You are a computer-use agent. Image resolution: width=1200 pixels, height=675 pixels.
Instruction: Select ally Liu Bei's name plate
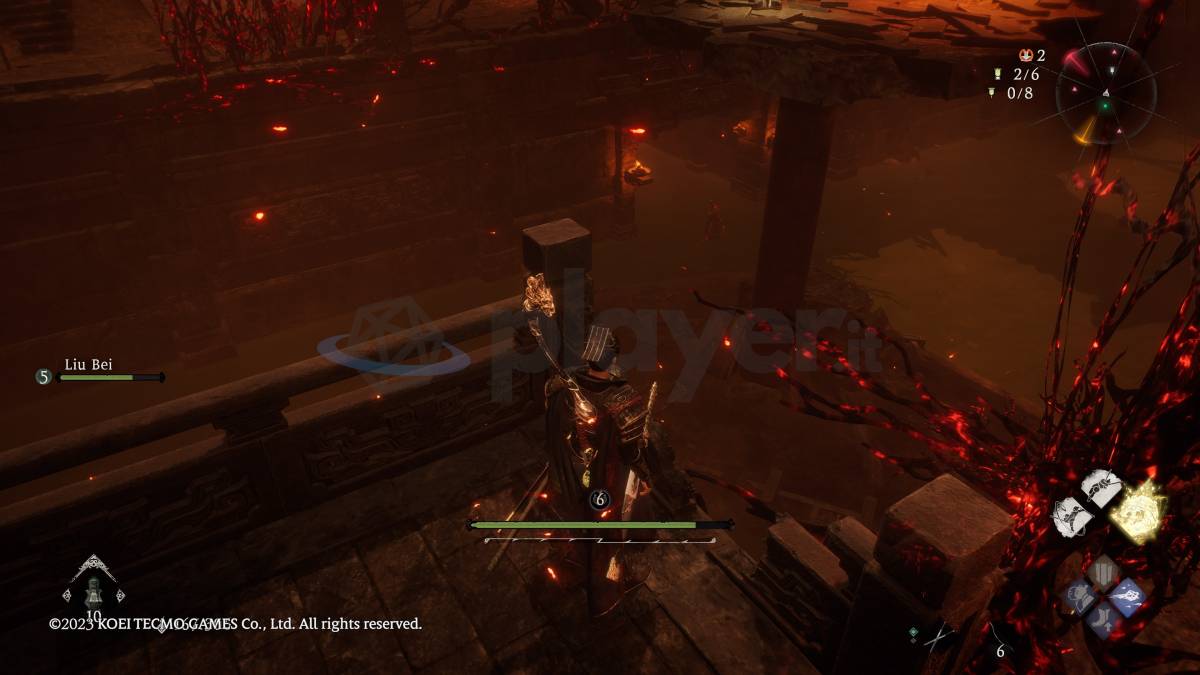pos(88,365)
